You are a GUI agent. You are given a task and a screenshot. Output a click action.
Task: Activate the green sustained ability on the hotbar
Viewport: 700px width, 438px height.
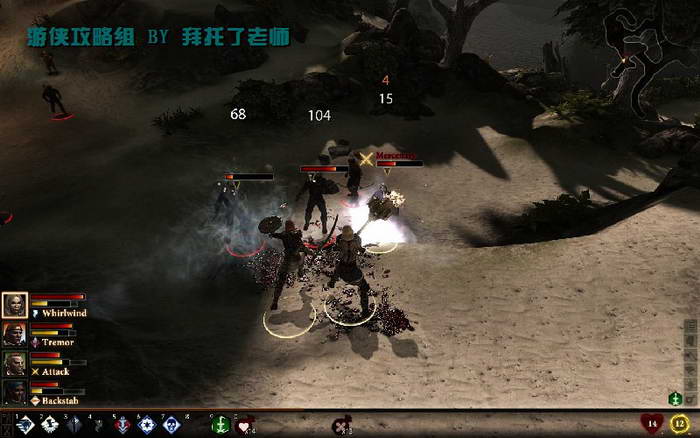pos(221,425)
